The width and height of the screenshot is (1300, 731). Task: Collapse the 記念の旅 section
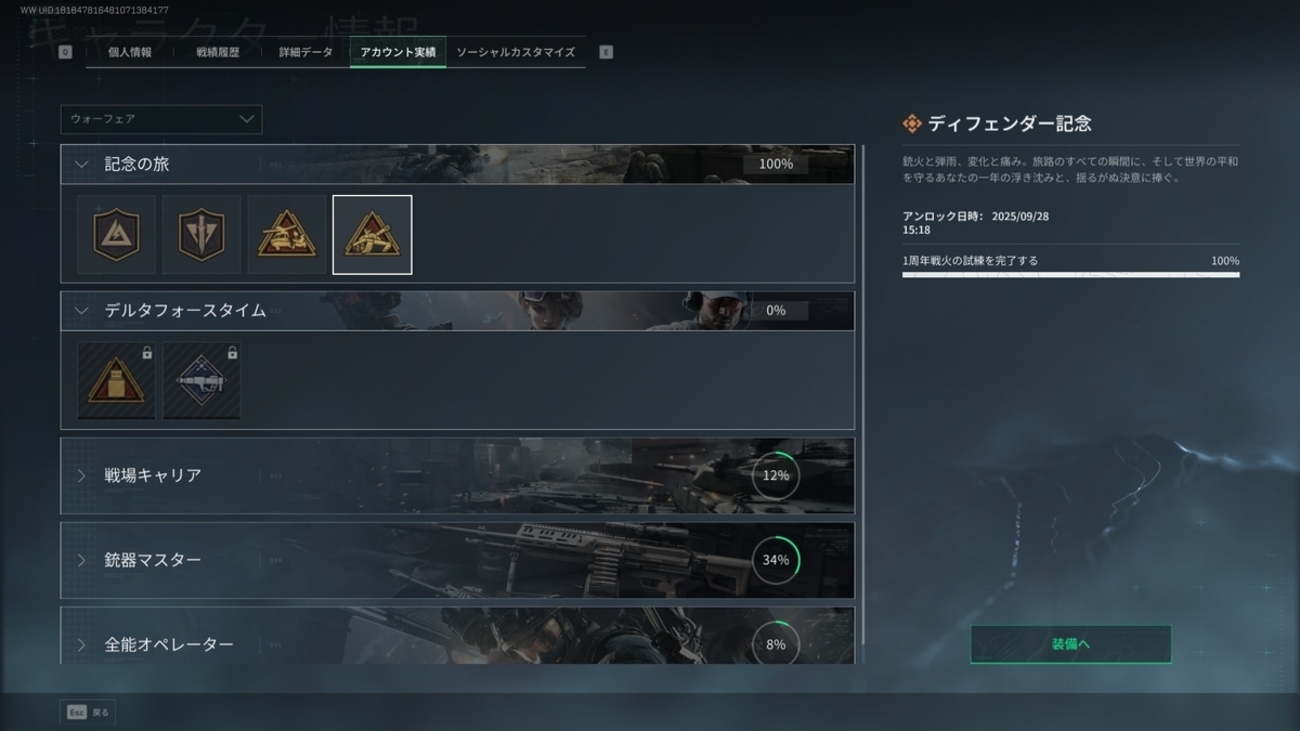82,164
